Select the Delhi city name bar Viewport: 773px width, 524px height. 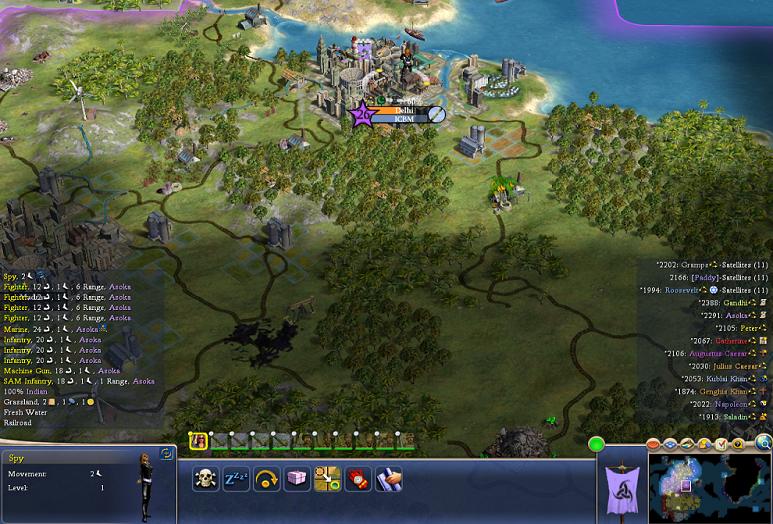point(403,110)
